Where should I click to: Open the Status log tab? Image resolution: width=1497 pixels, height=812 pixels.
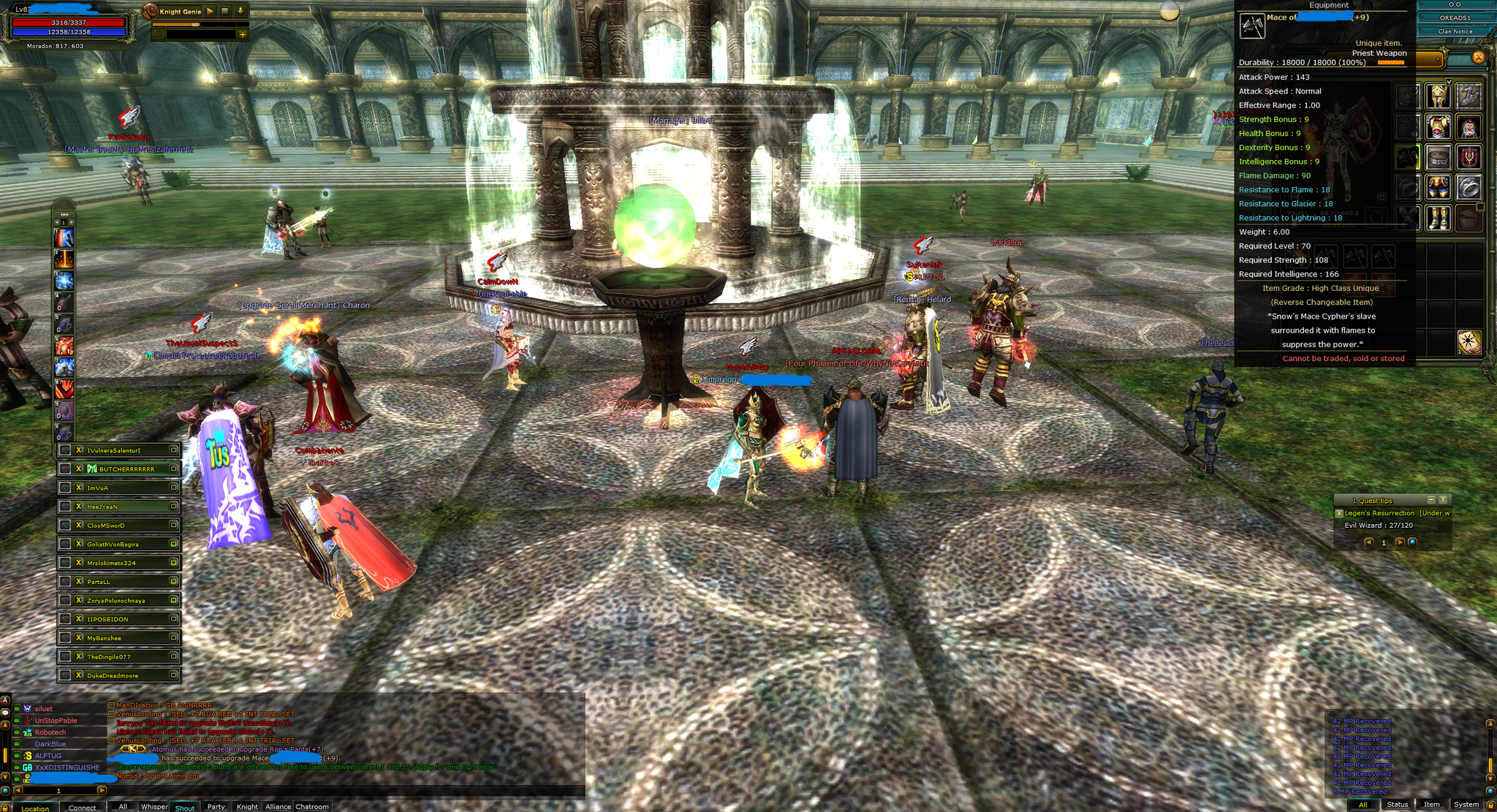[x=1397, y=804]
